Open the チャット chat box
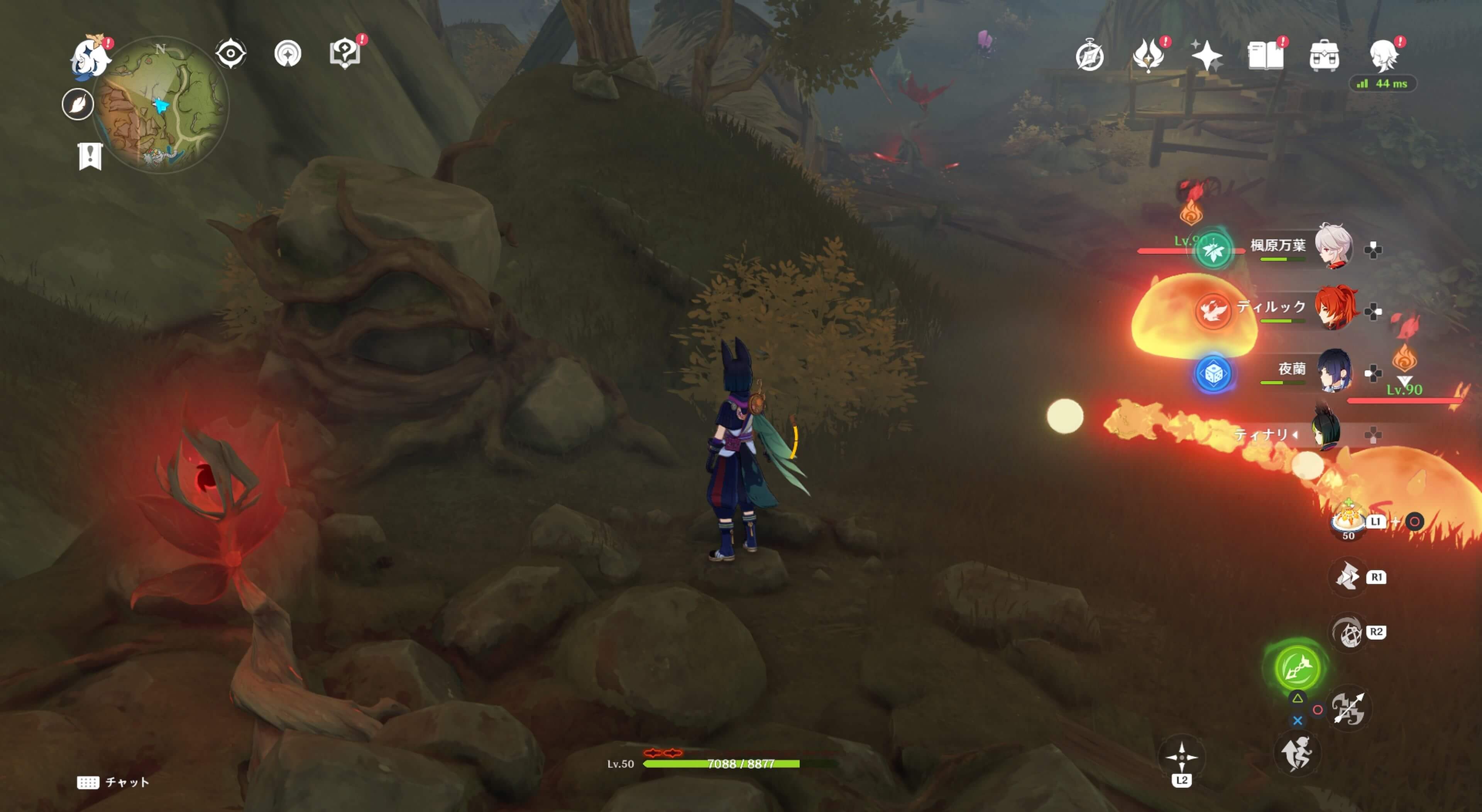The height and width of the screenshot is (812, 1482). pyautogui.click(x=113, y=782)
